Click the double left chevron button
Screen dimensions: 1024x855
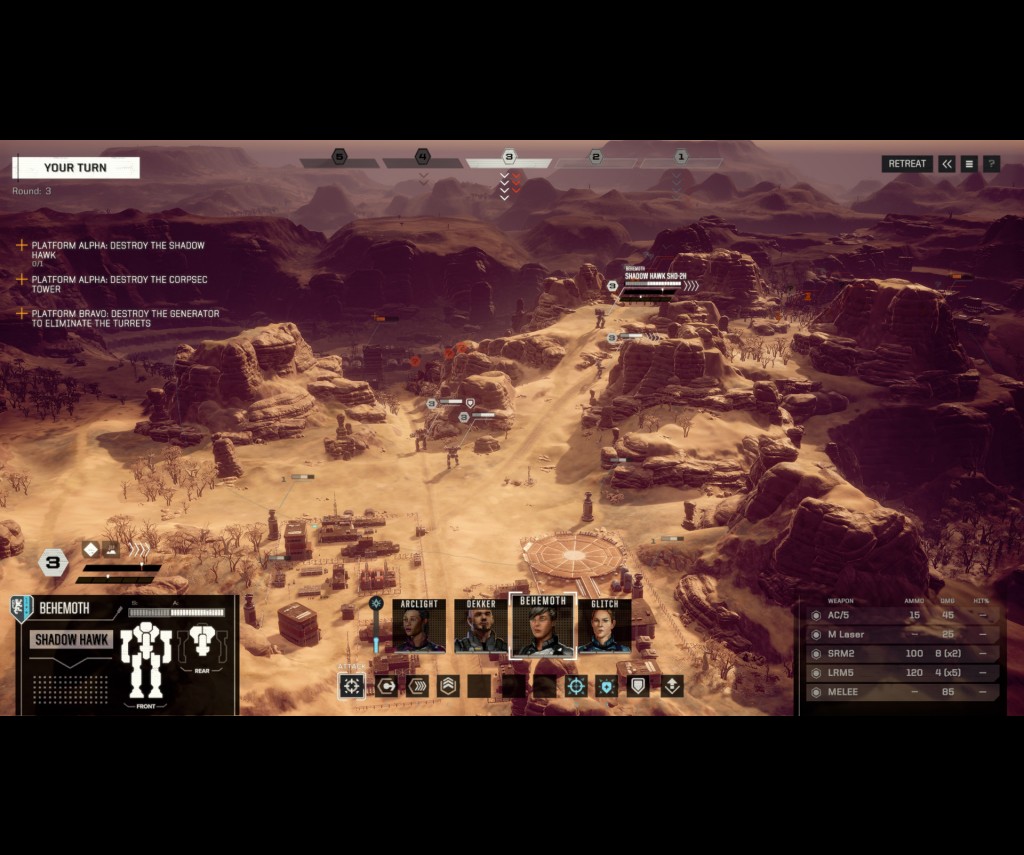pos(947,164)
